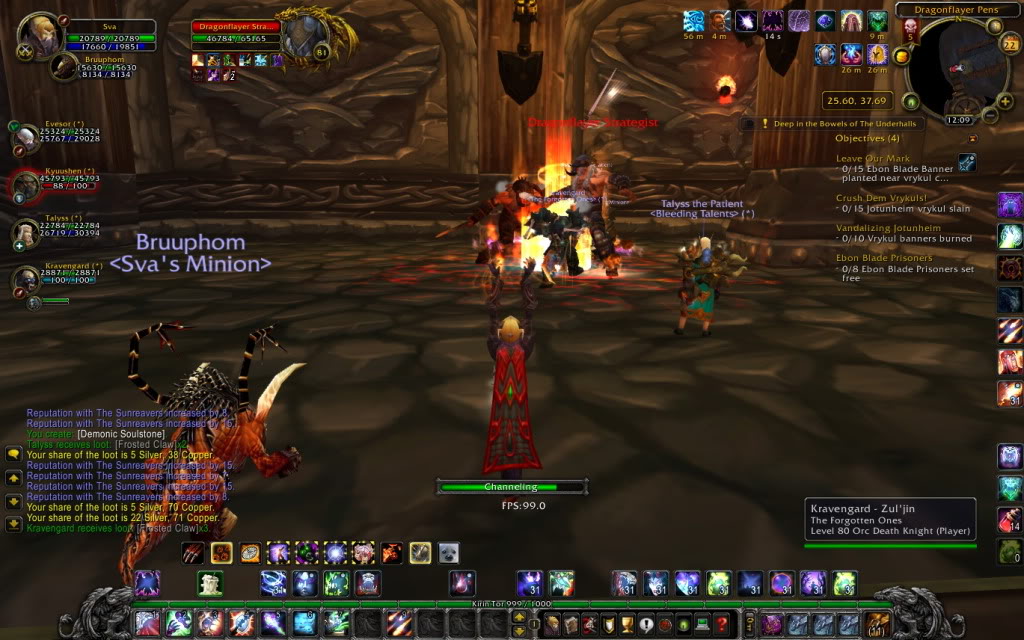
Task: Target party member Talyss
Action: [26, 232]
